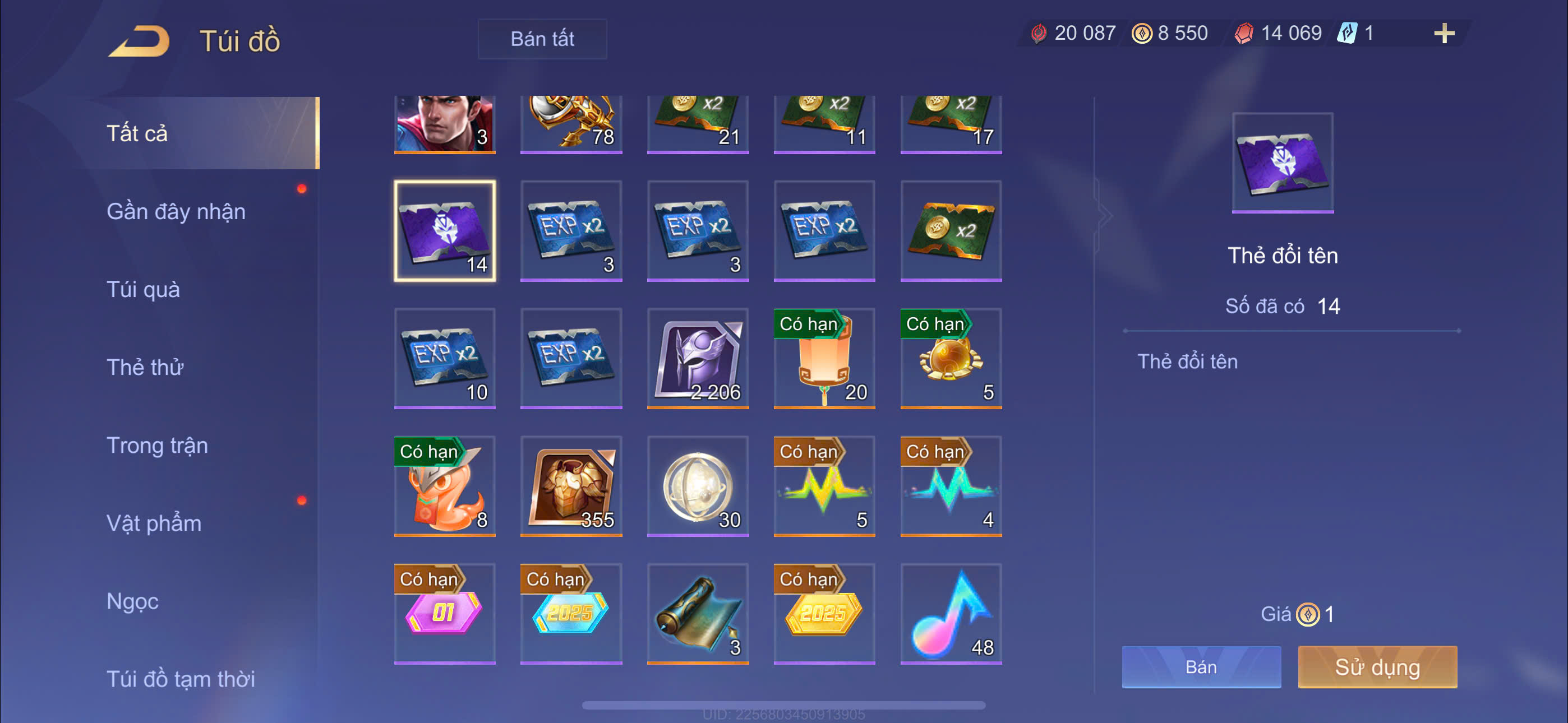
Task: Use the name change card via Sử dụng
Action: pyautogui.click(x=1377, y=667)
